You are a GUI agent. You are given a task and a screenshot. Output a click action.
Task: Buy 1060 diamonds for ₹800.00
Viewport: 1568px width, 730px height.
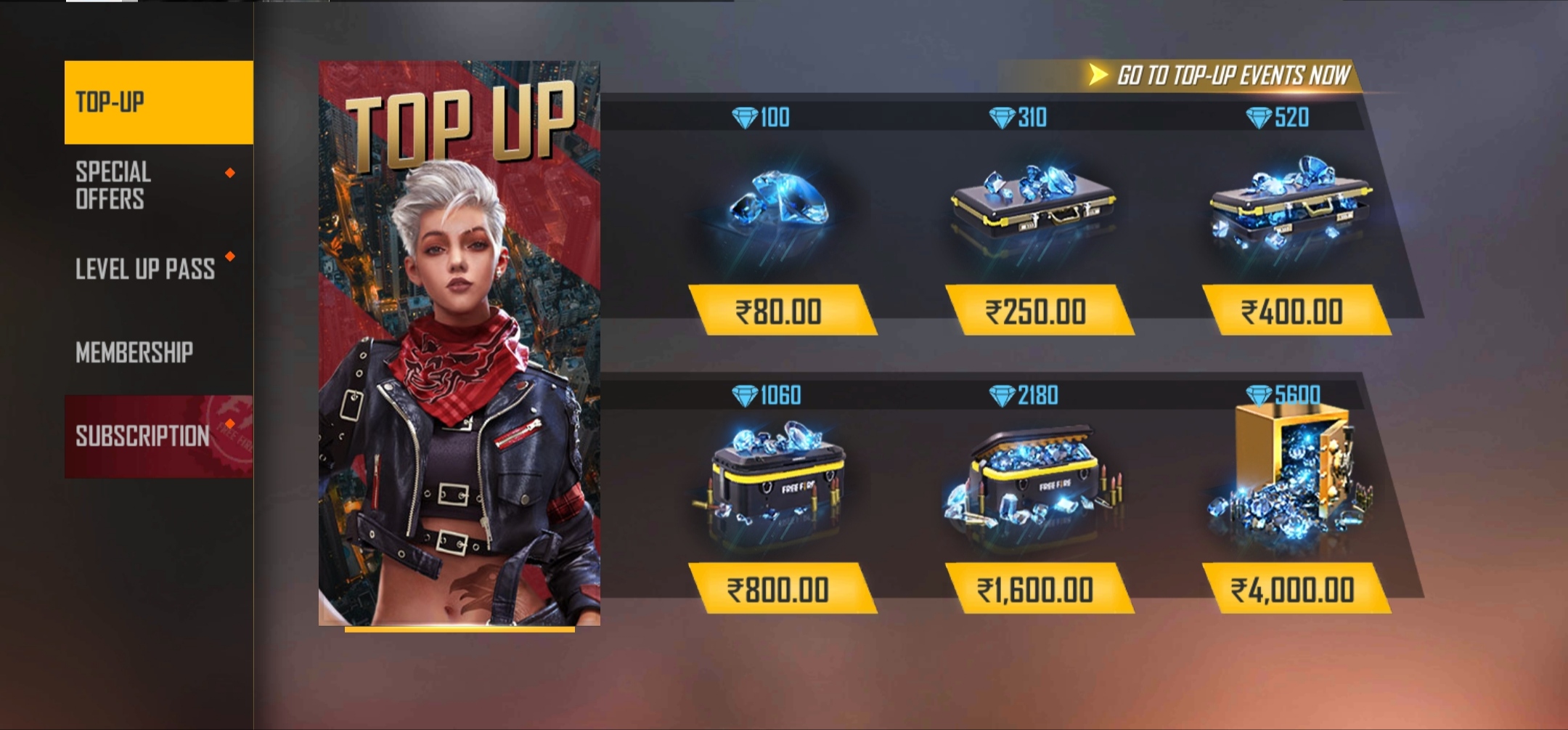pyautogui.click(x=780, y=589)
